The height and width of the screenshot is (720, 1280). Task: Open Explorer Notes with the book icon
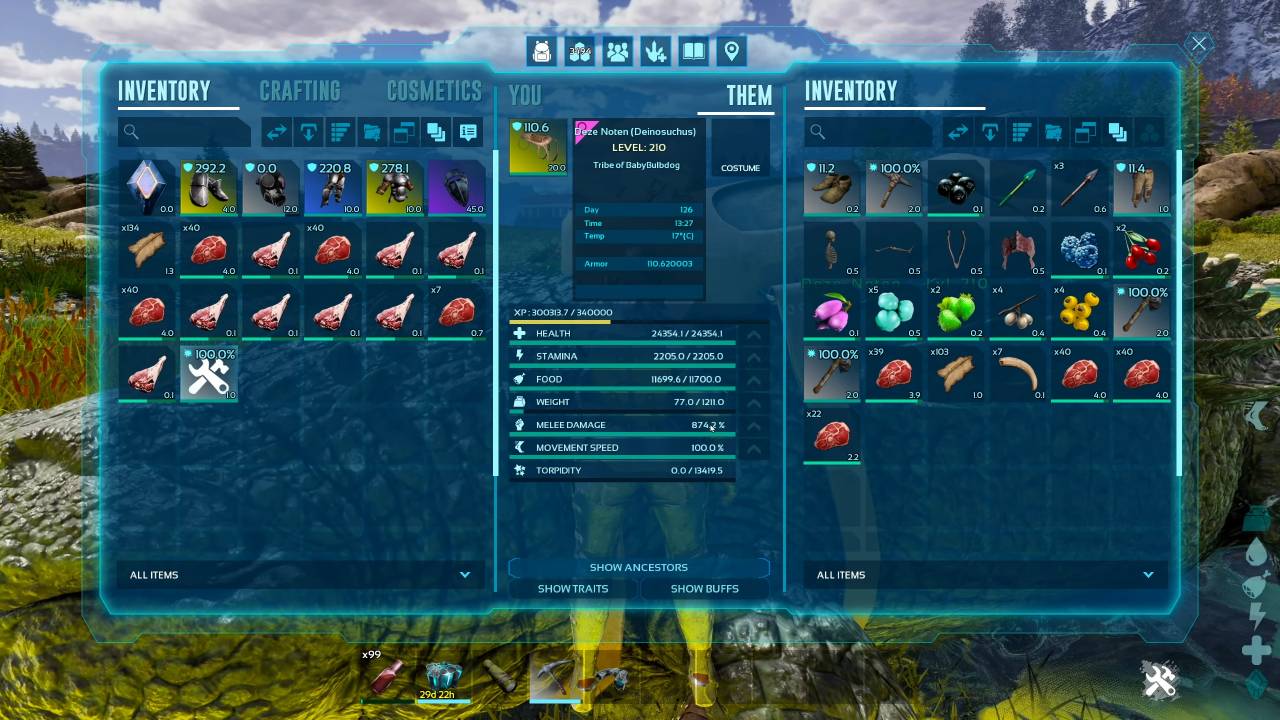click(x=693, y=51)
